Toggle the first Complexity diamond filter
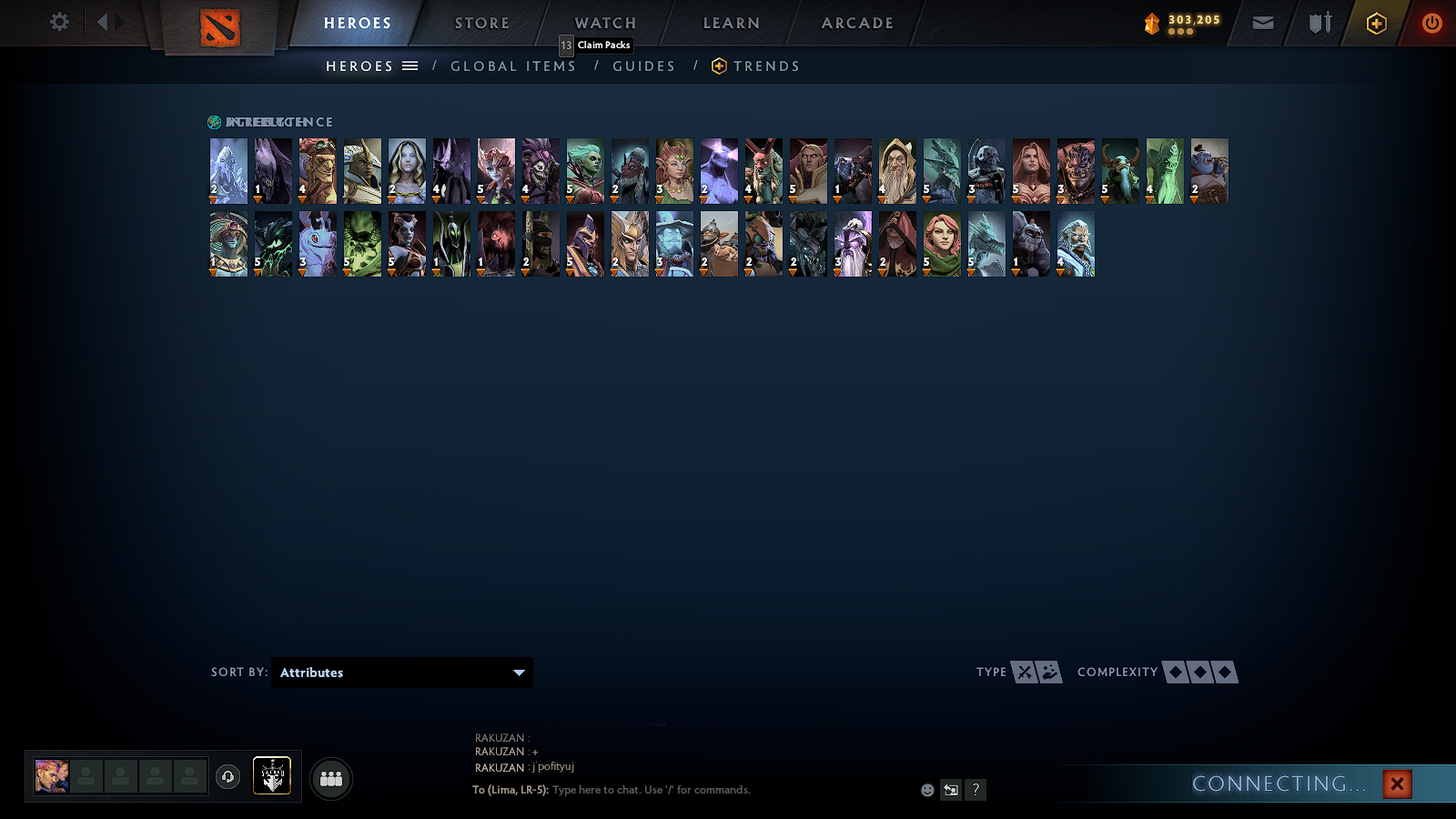Image resolution: width=1456 pixels, height=819 pixels. tap(1174, 672)
